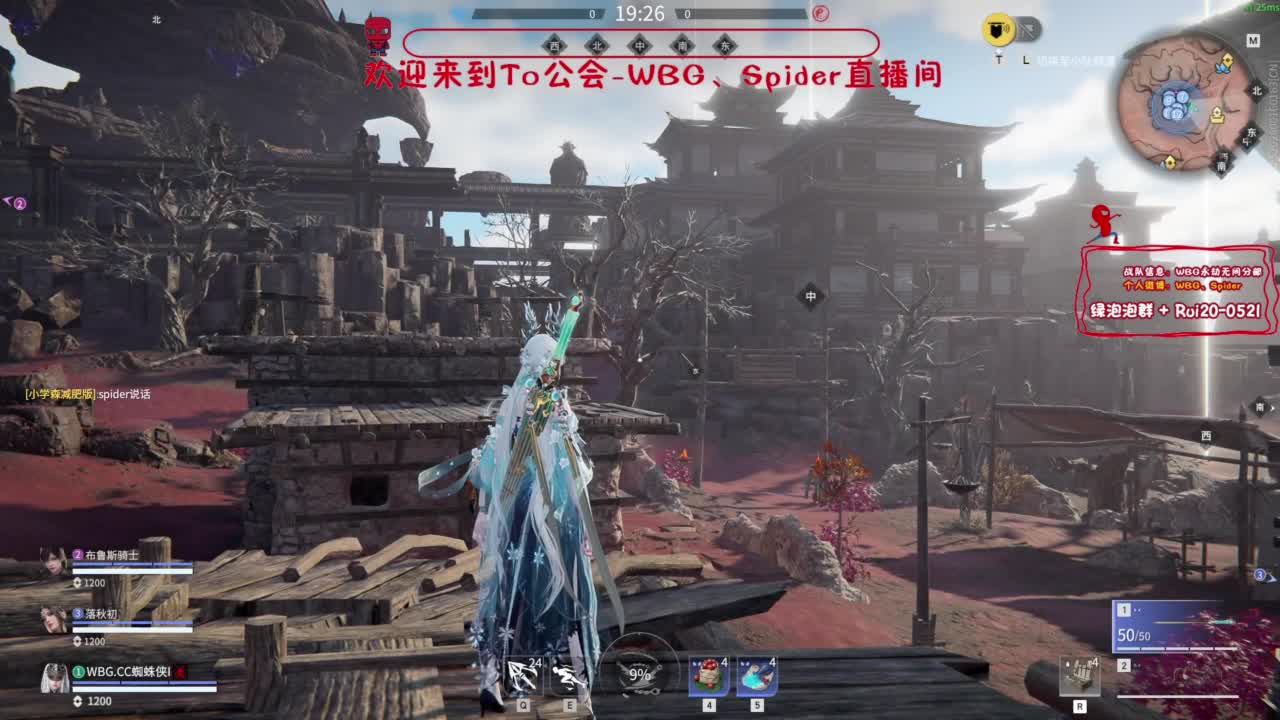Screen dimensions: 1280x720
Task: Toggle the team voice shield button near T
Action: [997, 27]
